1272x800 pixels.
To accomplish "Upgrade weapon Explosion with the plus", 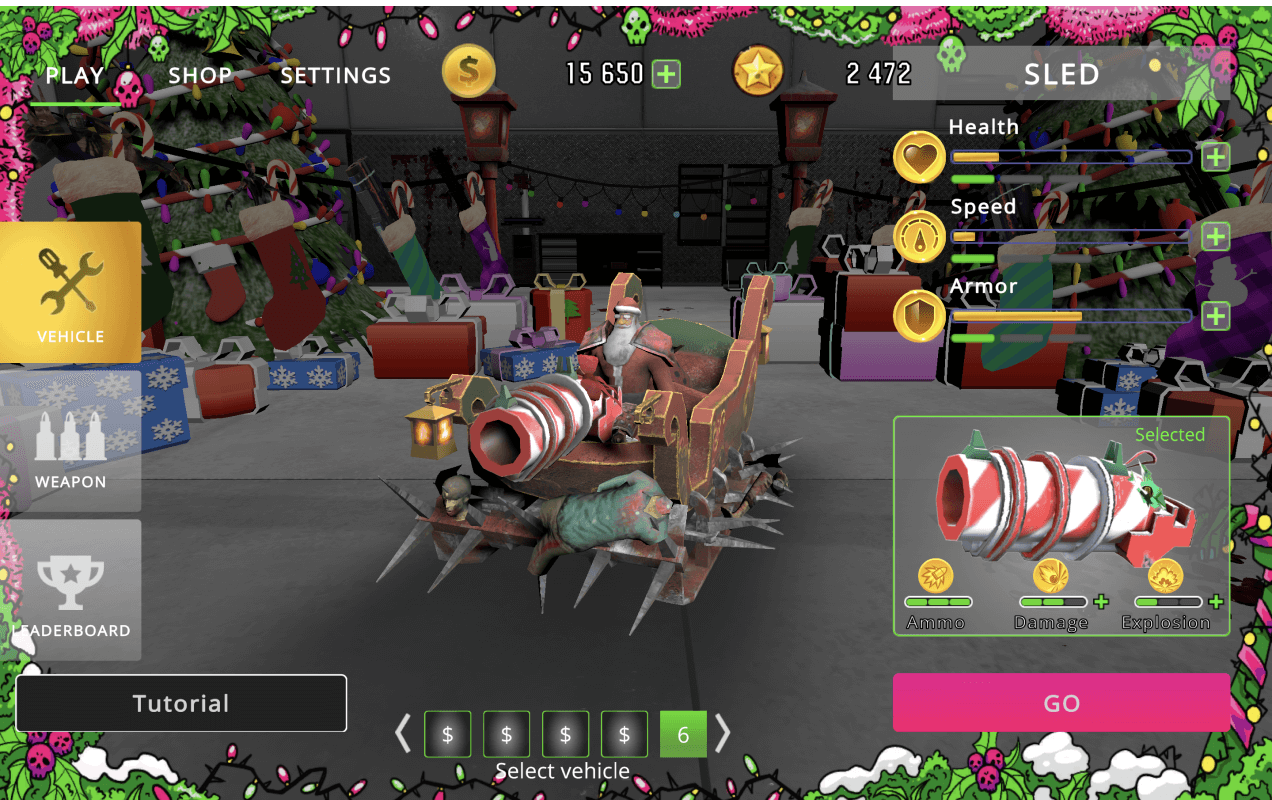I will [1216, 602].
